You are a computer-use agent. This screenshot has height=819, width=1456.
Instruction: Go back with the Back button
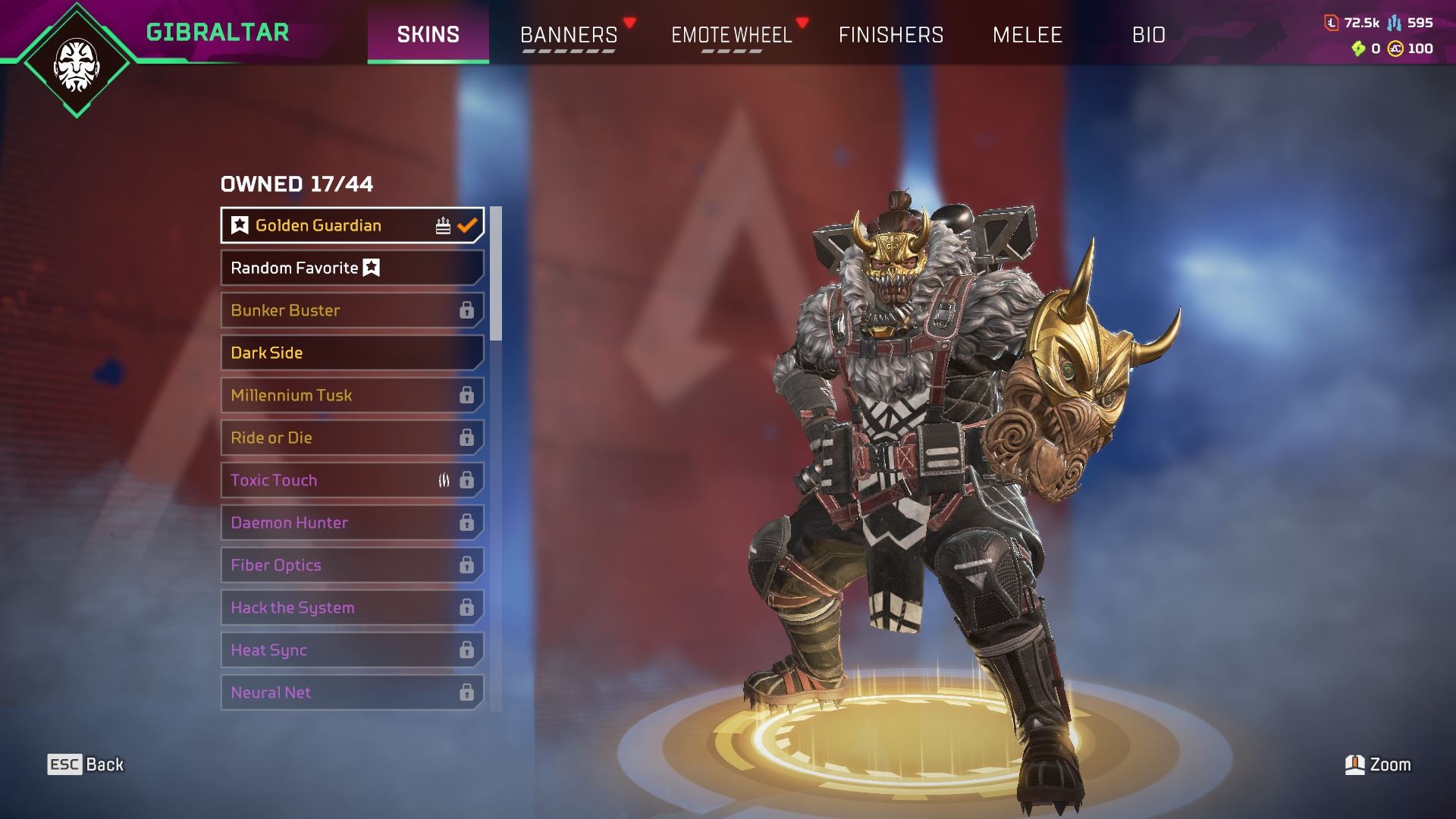(86, 764)
